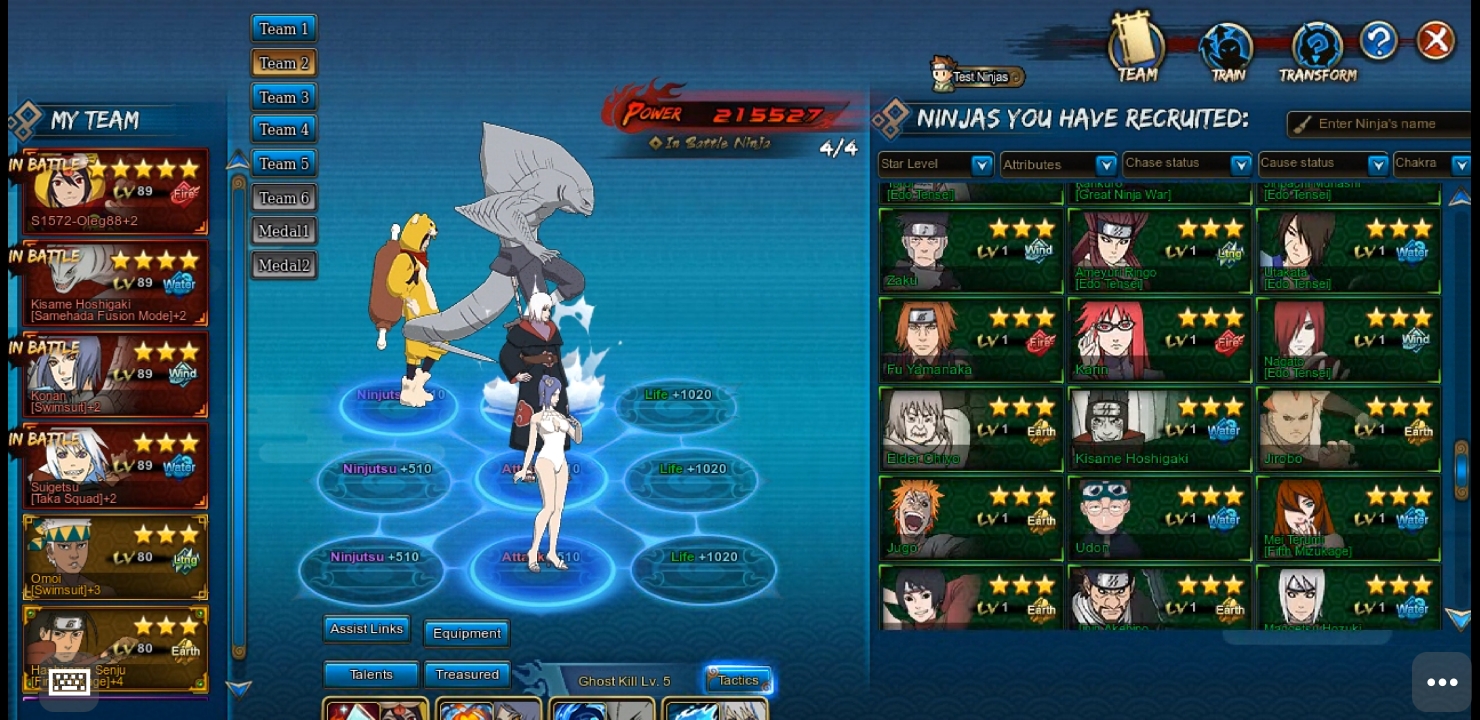The height and width of the screenshot is (720, 1480).
Task: Open Assist Links panel
Action: click(x=367, y=629)
